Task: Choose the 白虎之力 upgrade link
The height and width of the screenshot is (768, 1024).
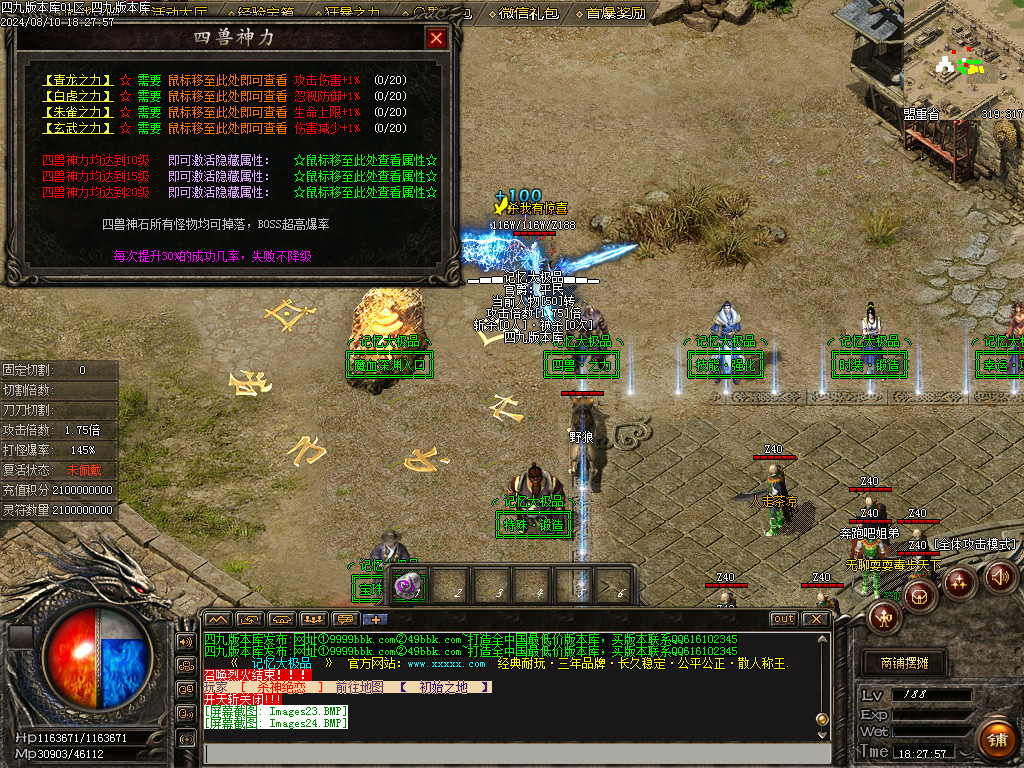Action: [75, 96]
